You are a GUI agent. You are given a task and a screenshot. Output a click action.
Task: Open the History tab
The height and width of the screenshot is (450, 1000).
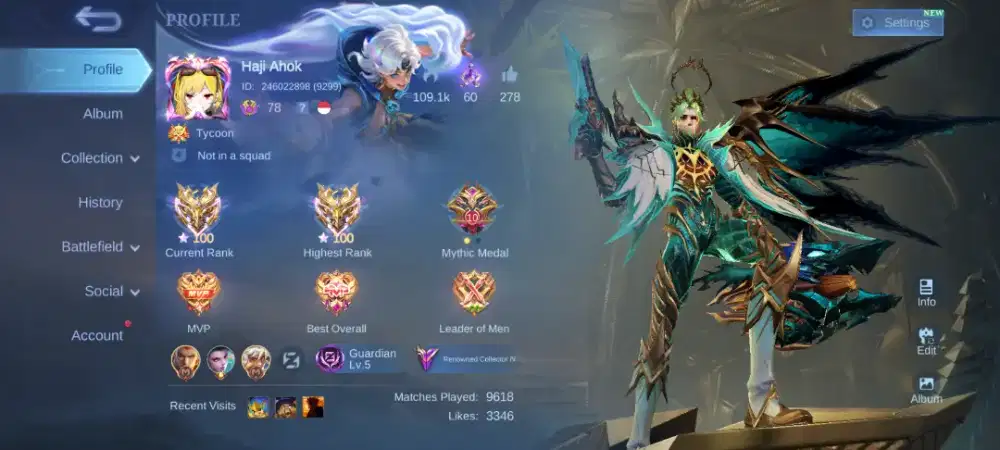tap(100, 202)
